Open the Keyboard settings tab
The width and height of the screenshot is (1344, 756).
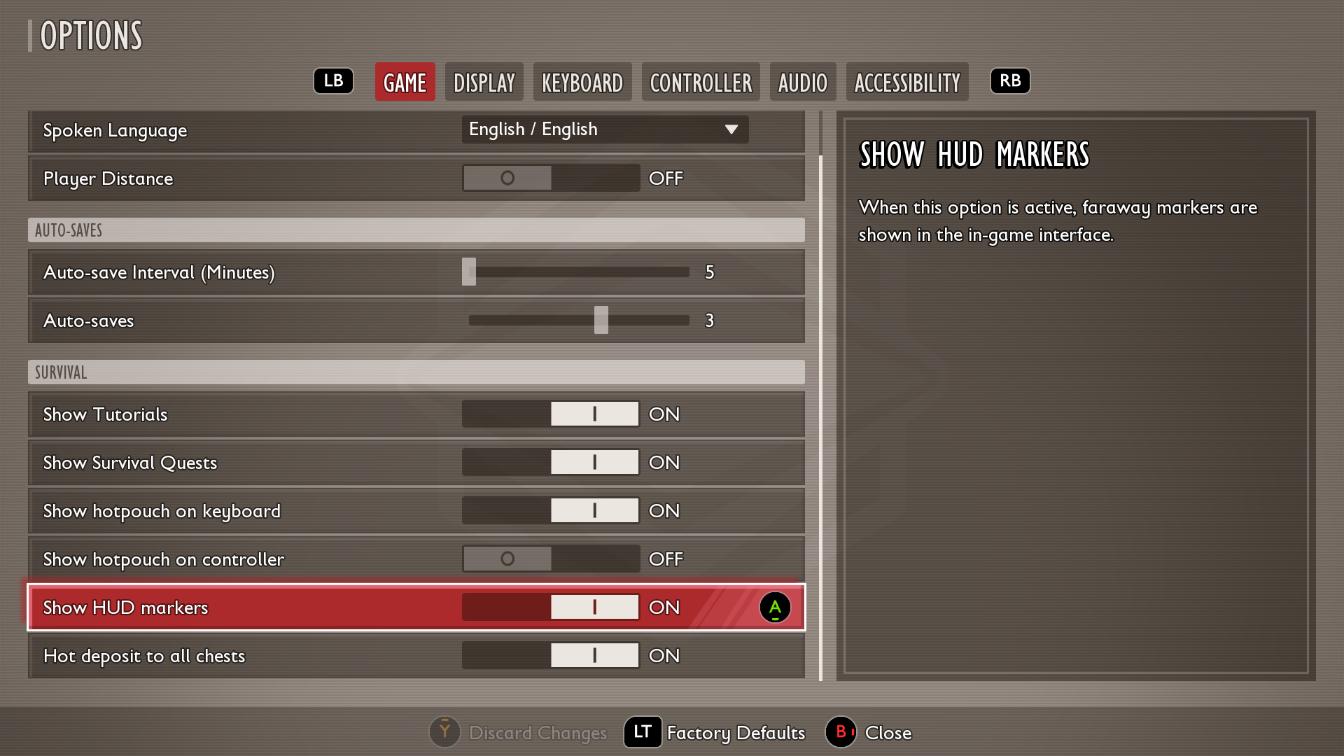(x=582, y=82)
